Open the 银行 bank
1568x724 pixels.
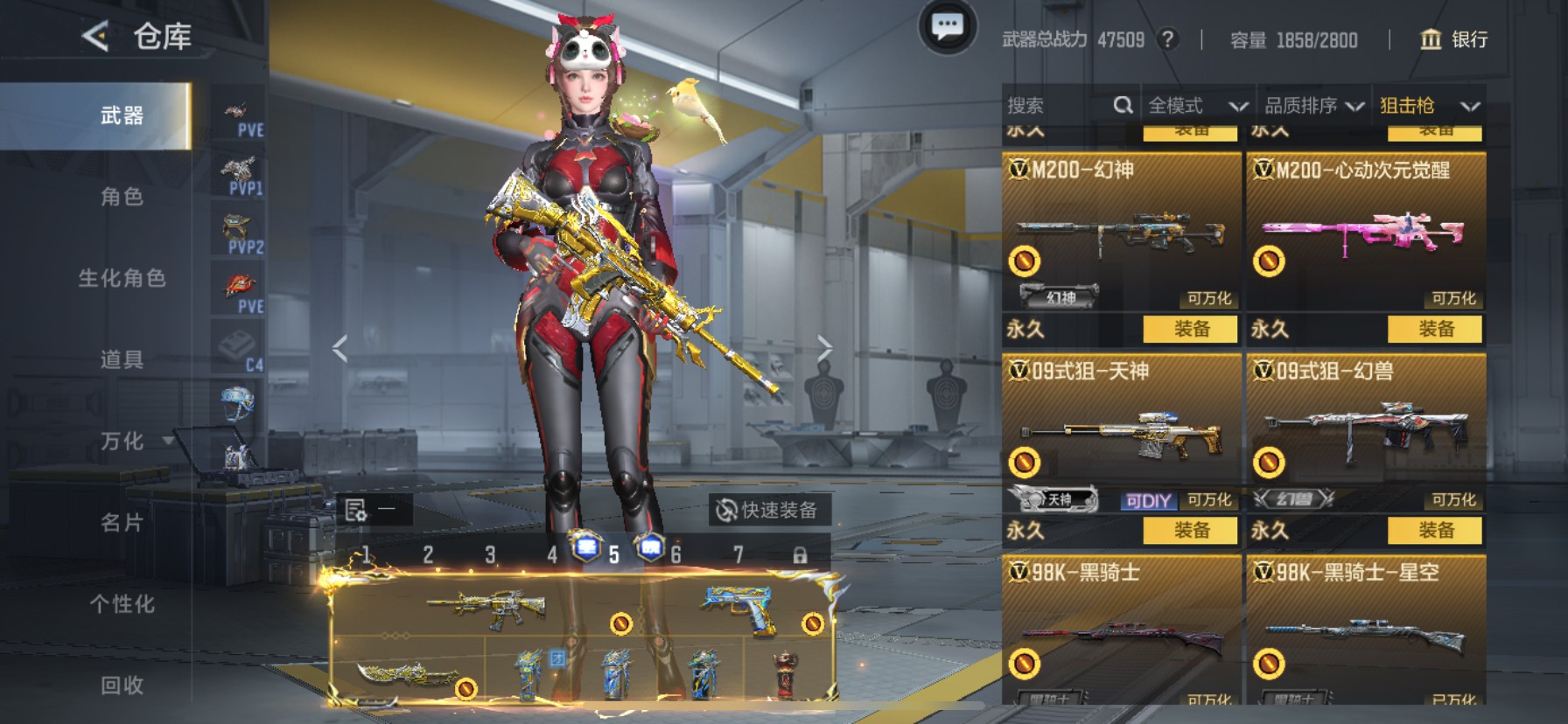coord(1453,39)
